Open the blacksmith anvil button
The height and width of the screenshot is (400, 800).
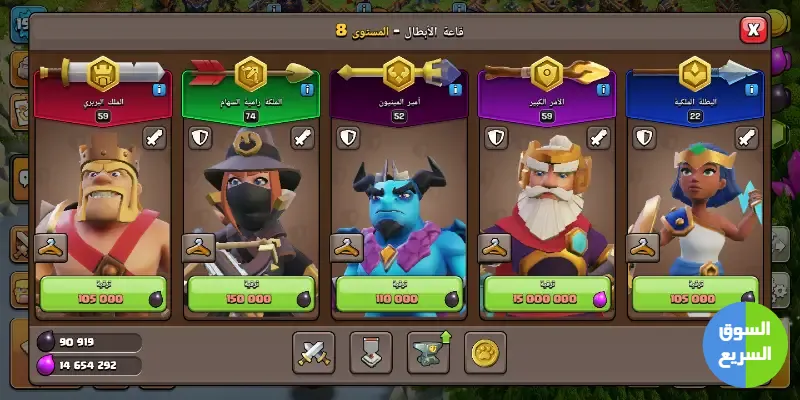[x=429, y=351]
